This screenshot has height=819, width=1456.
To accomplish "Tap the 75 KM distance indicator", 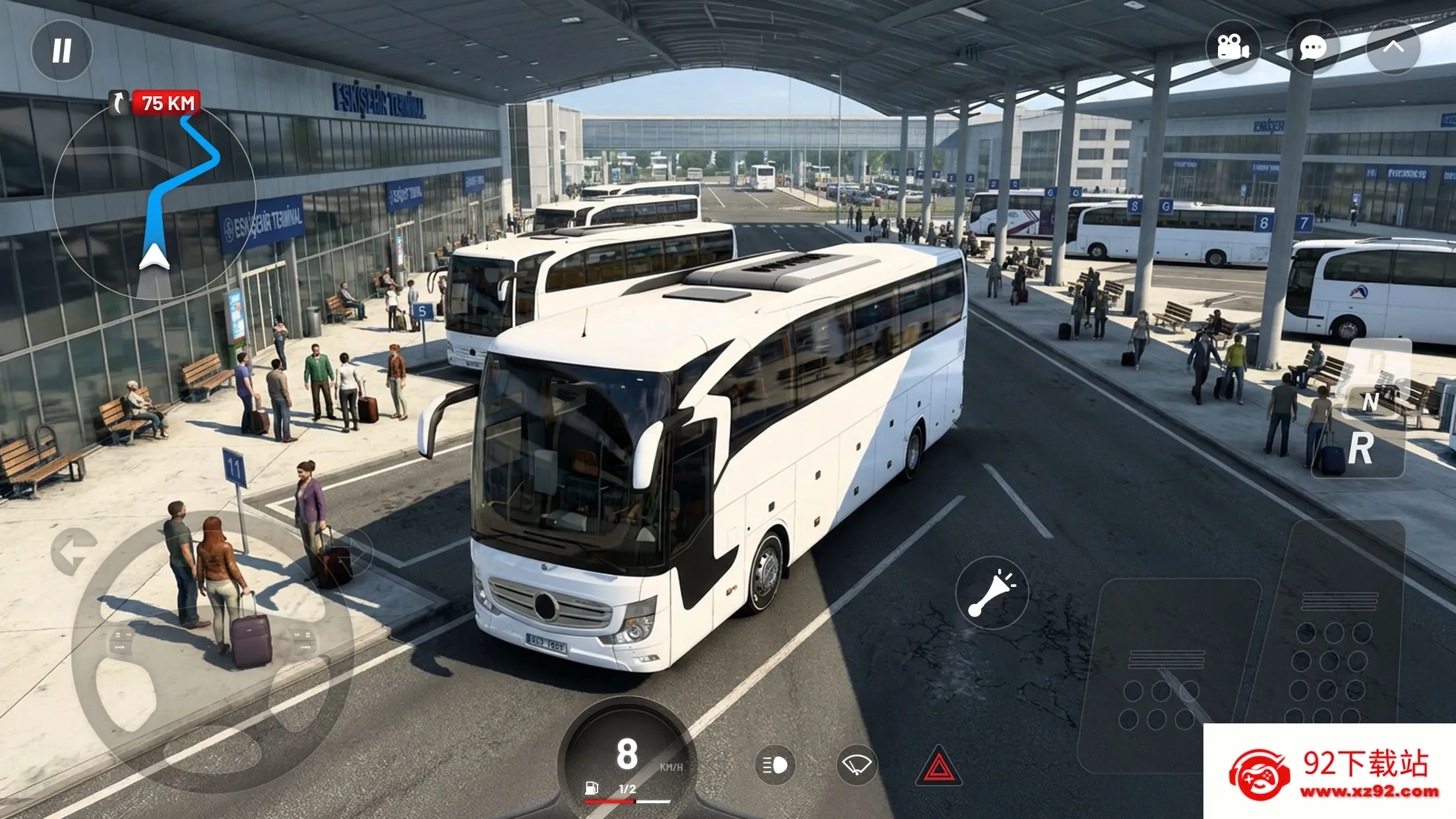I will [x=166, y=102].
